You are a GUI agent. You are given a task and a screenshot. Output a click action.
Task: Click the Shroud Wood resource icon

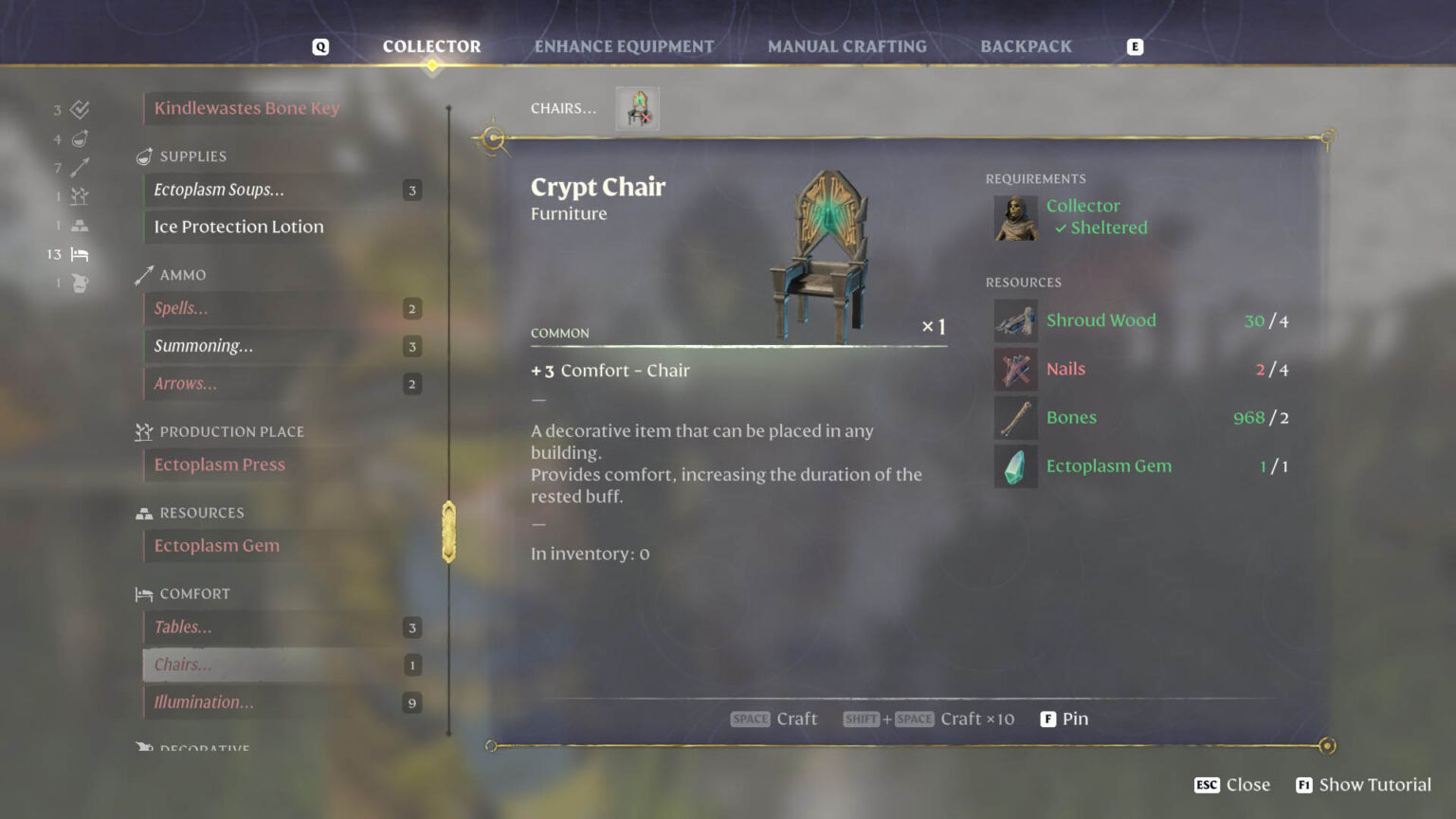click(1015, 320)
